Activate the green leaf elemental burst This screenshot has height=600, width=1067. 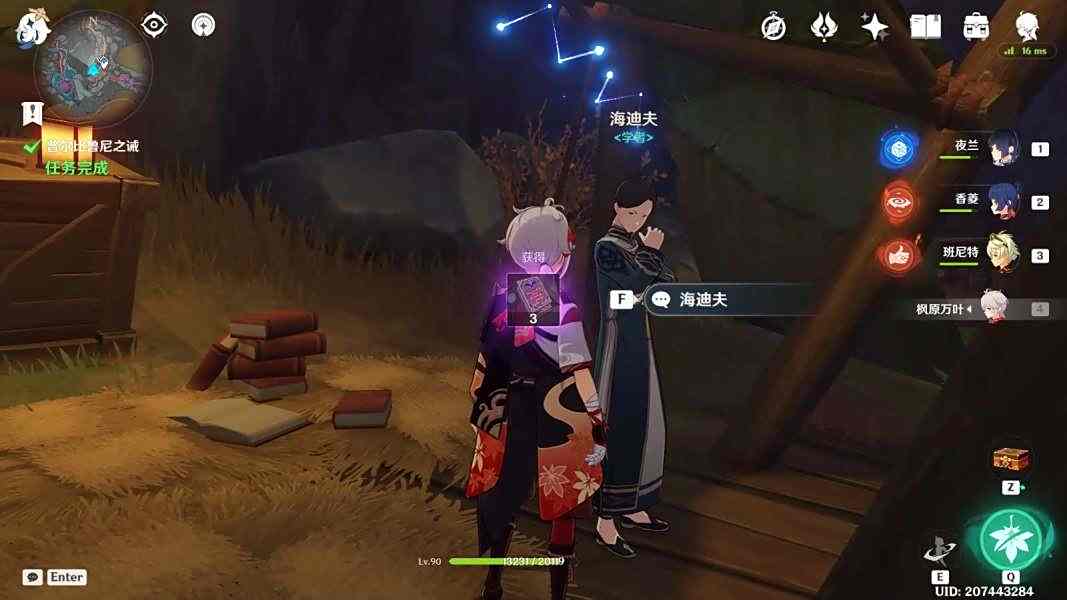point(1010,540)
